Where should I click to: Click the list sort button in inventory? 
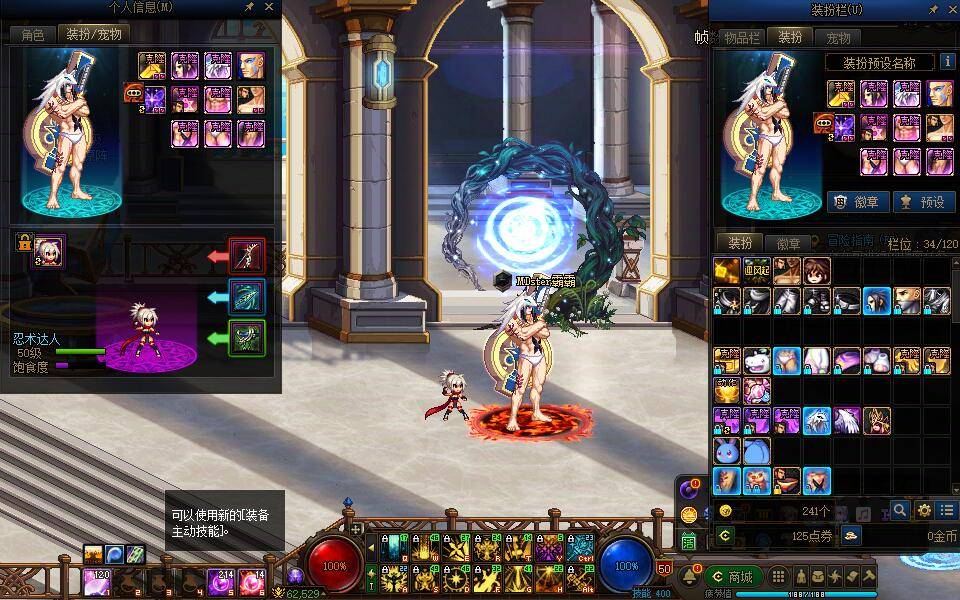click(x=946, y=511)
